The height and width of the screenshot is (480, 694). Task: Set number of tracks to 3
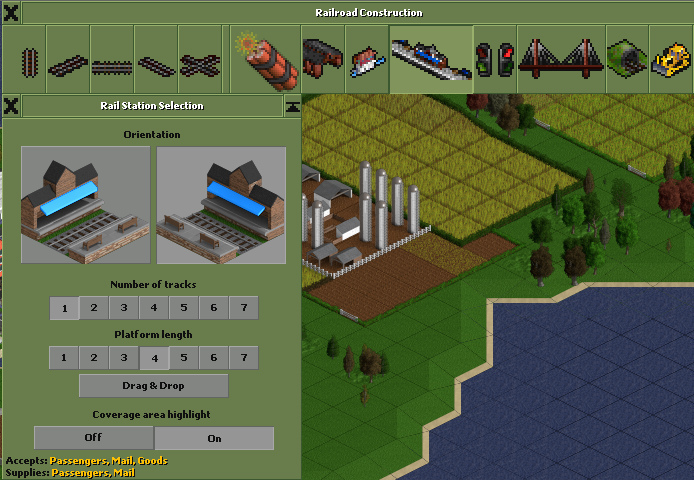tap(124, 308)
